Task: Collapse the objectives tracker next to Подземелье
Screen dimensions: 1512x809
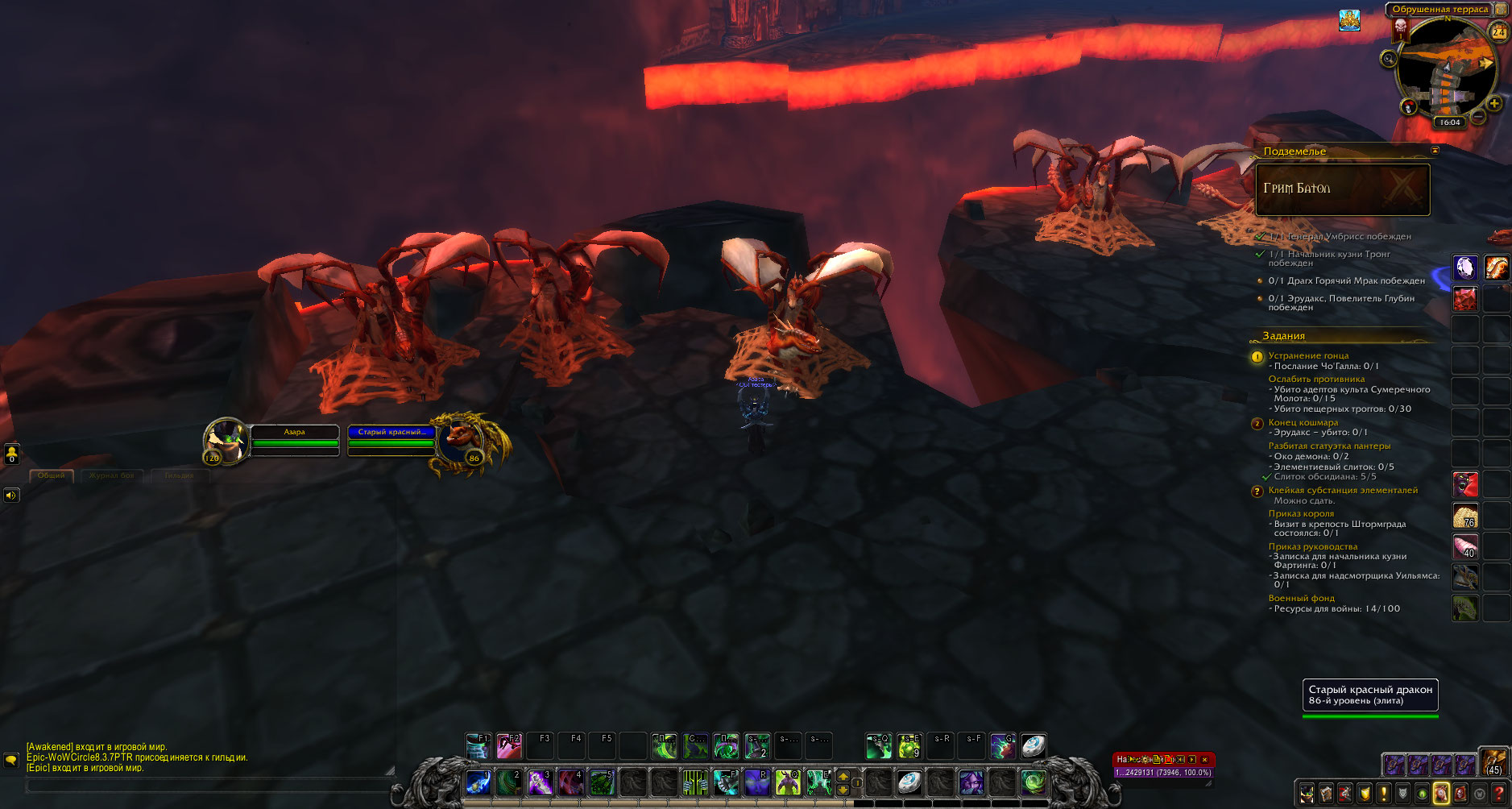Action: pos(1435,151)
